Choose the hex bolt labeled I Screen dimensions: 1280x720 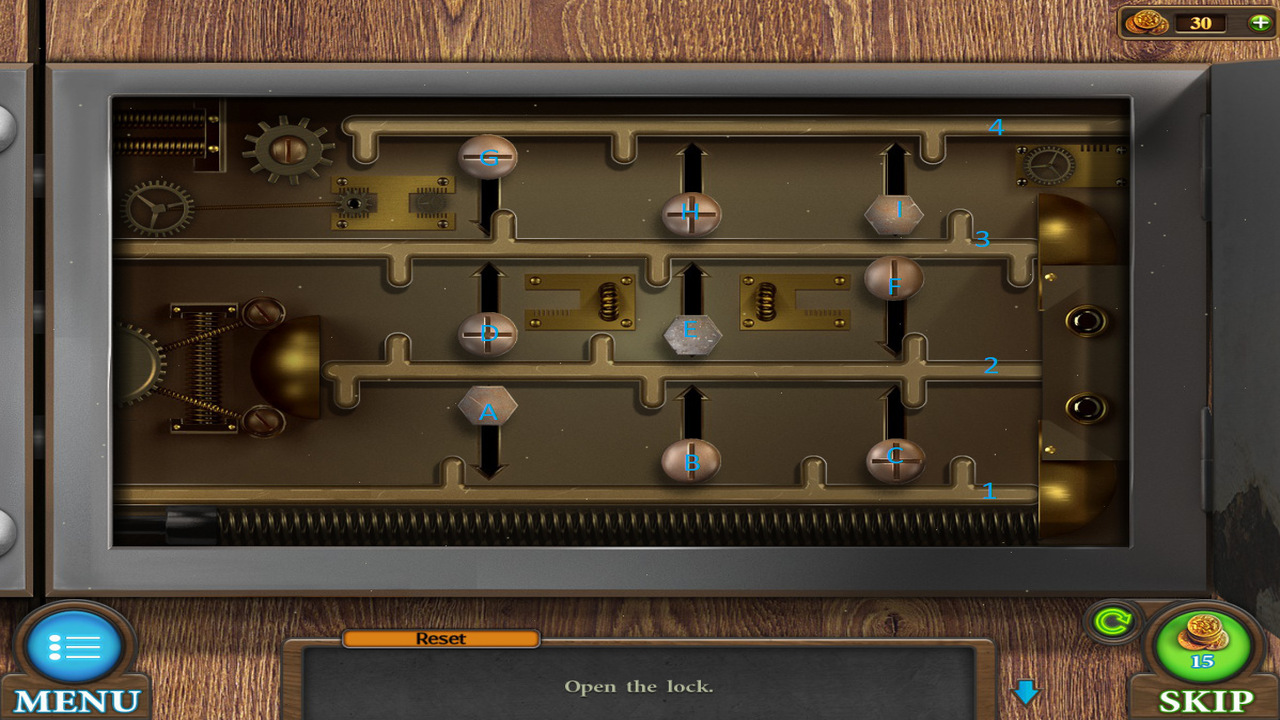click(894, 213)
